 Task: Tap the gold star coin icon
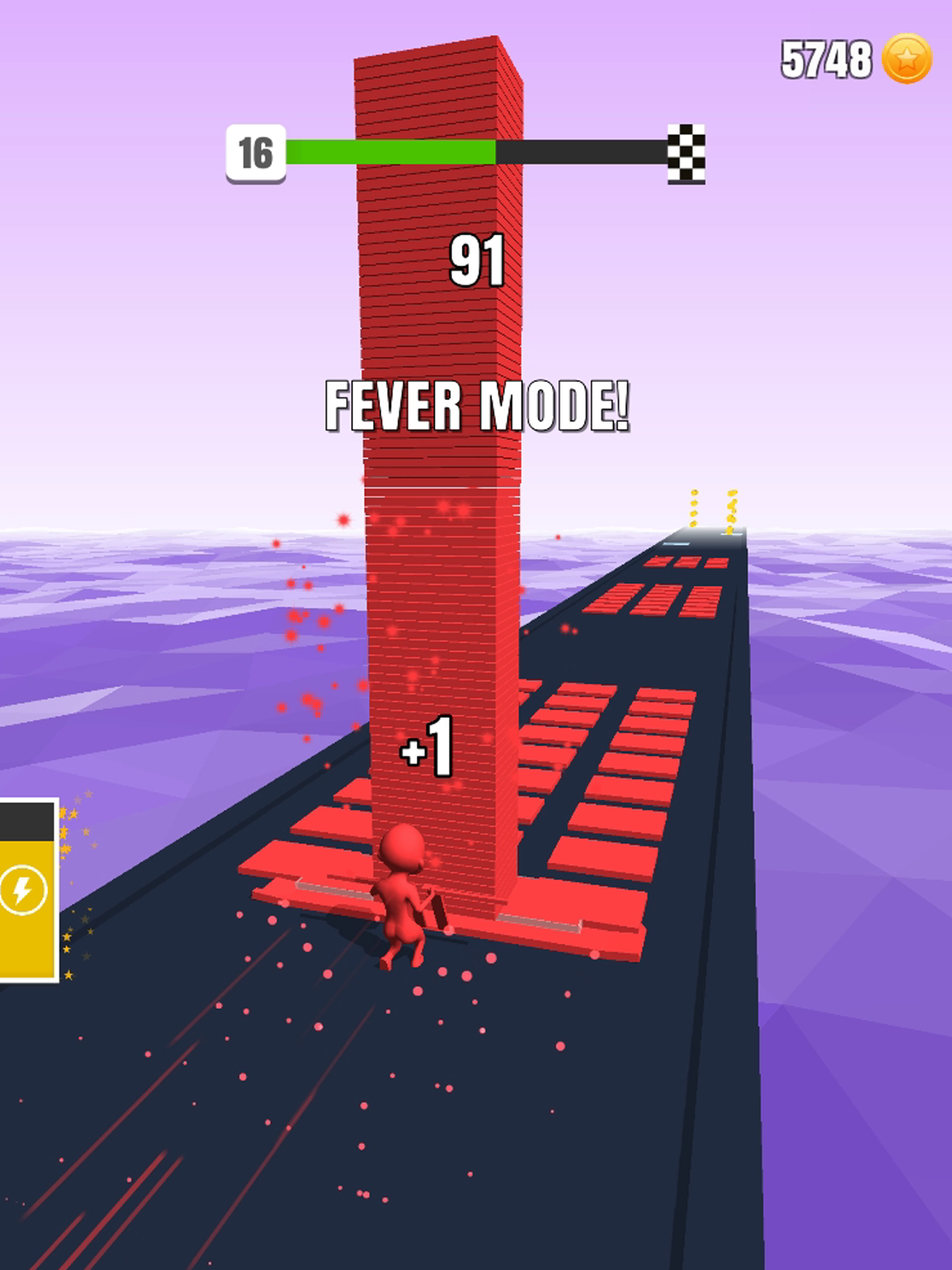tap(907, 58)
